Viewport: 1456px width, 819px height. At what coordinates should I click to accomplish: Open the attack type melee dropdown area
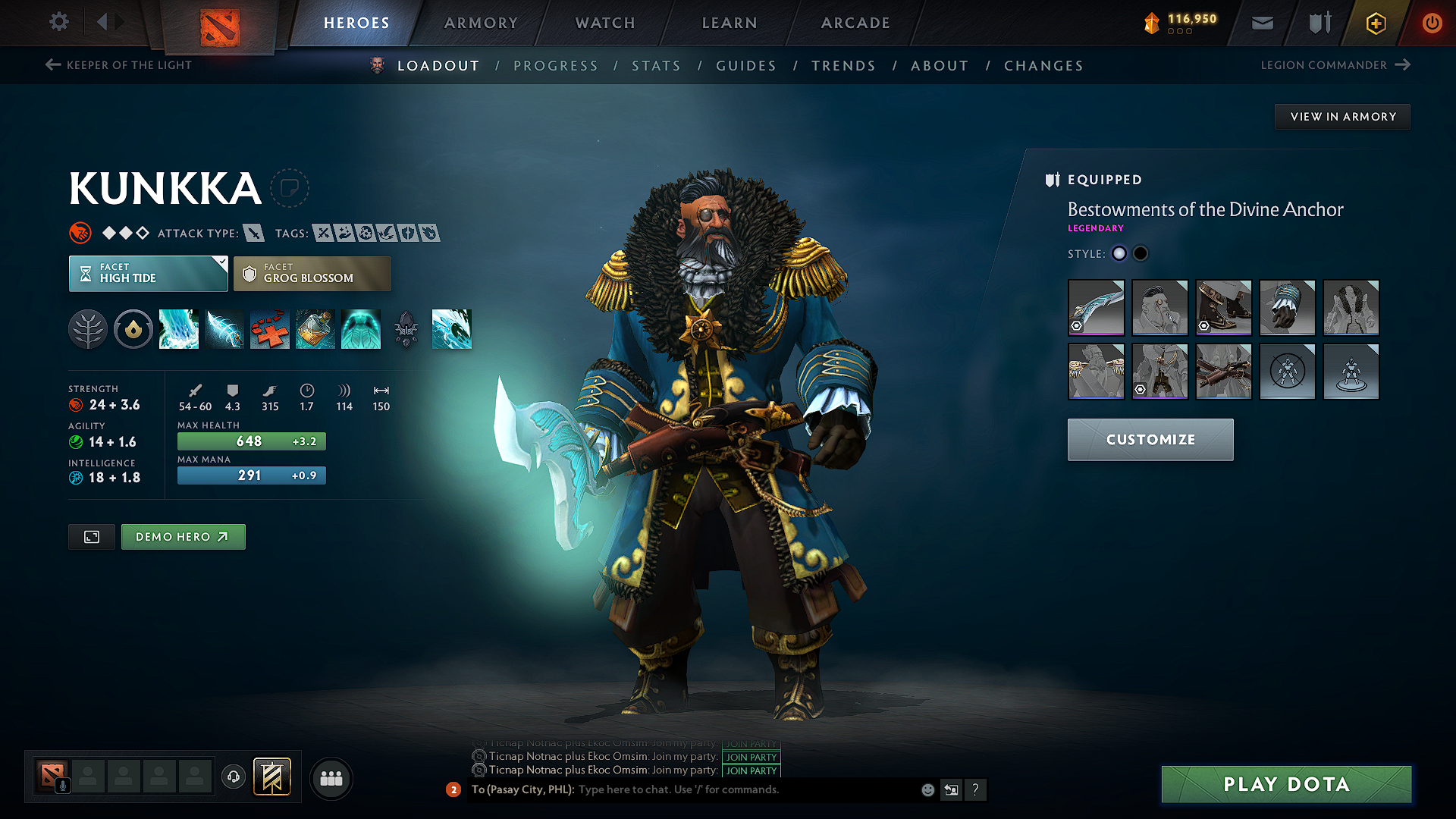click(256, 233)
